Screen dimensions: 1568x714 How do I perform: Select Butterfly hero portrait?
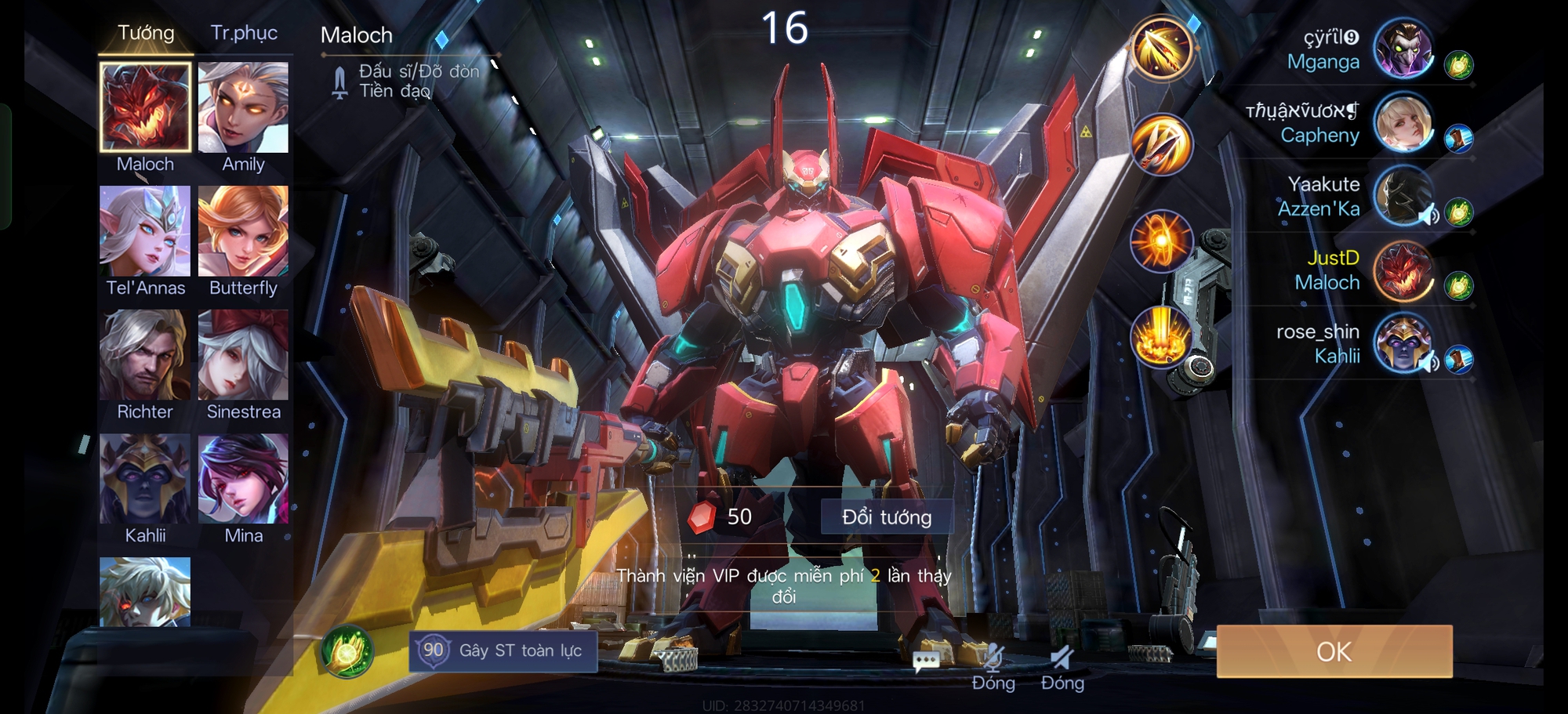(x=243, y=231)
